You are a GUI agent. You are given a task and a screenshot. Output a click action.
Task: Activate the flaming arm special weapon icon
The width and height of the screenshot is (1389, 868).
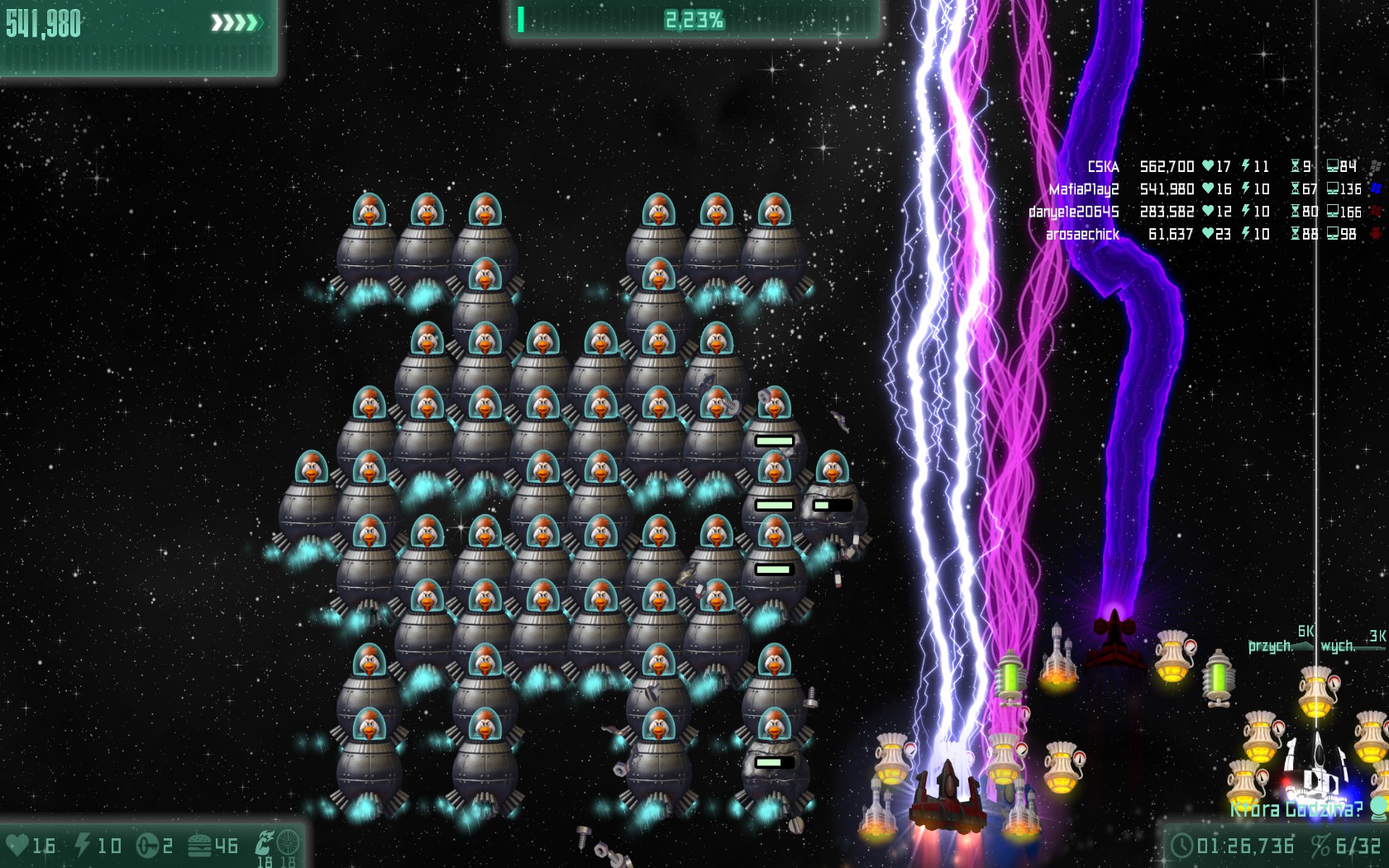point(265,843)
